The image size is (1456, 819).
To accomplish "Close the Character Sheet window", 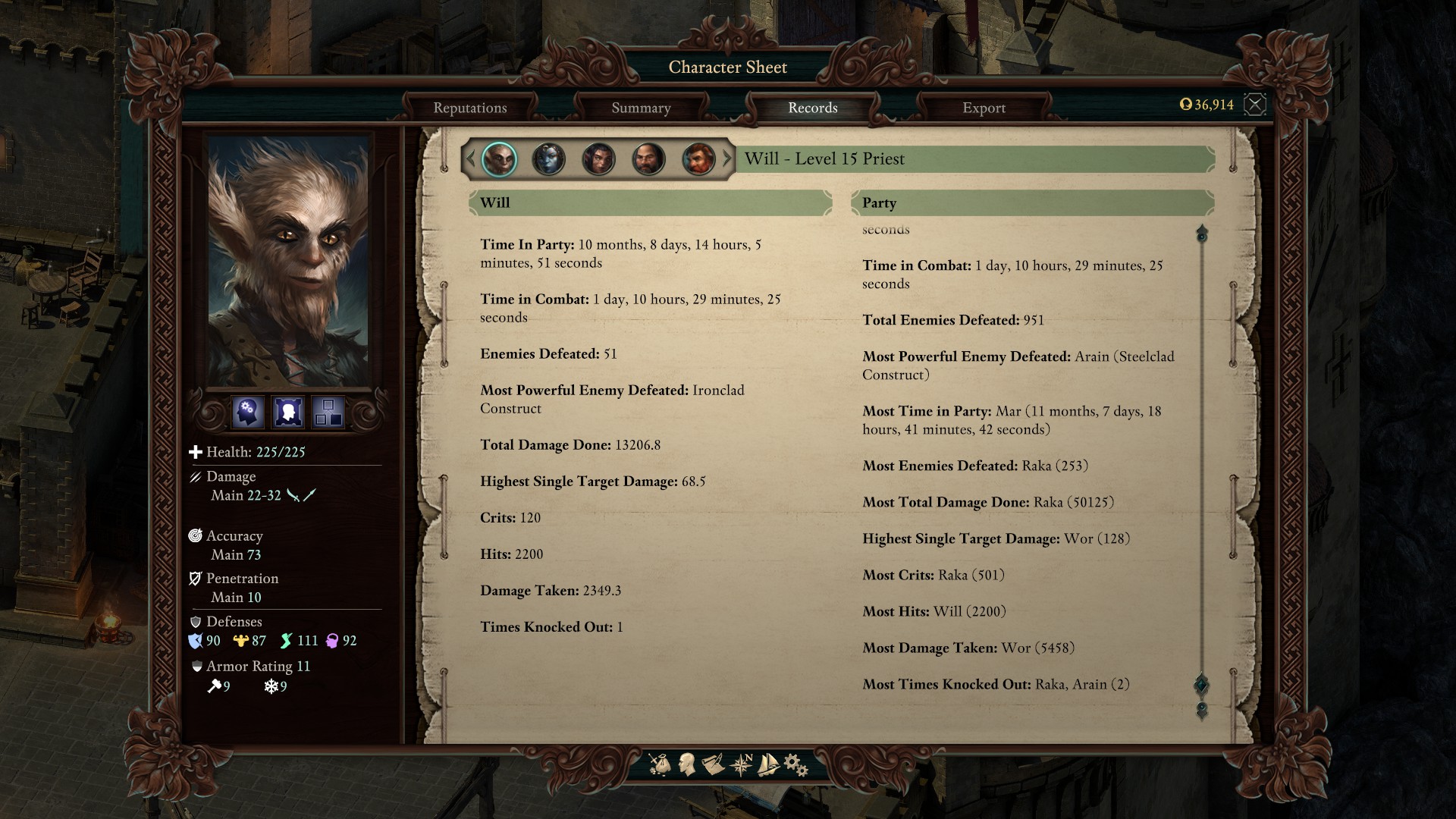I will 1255,105.
